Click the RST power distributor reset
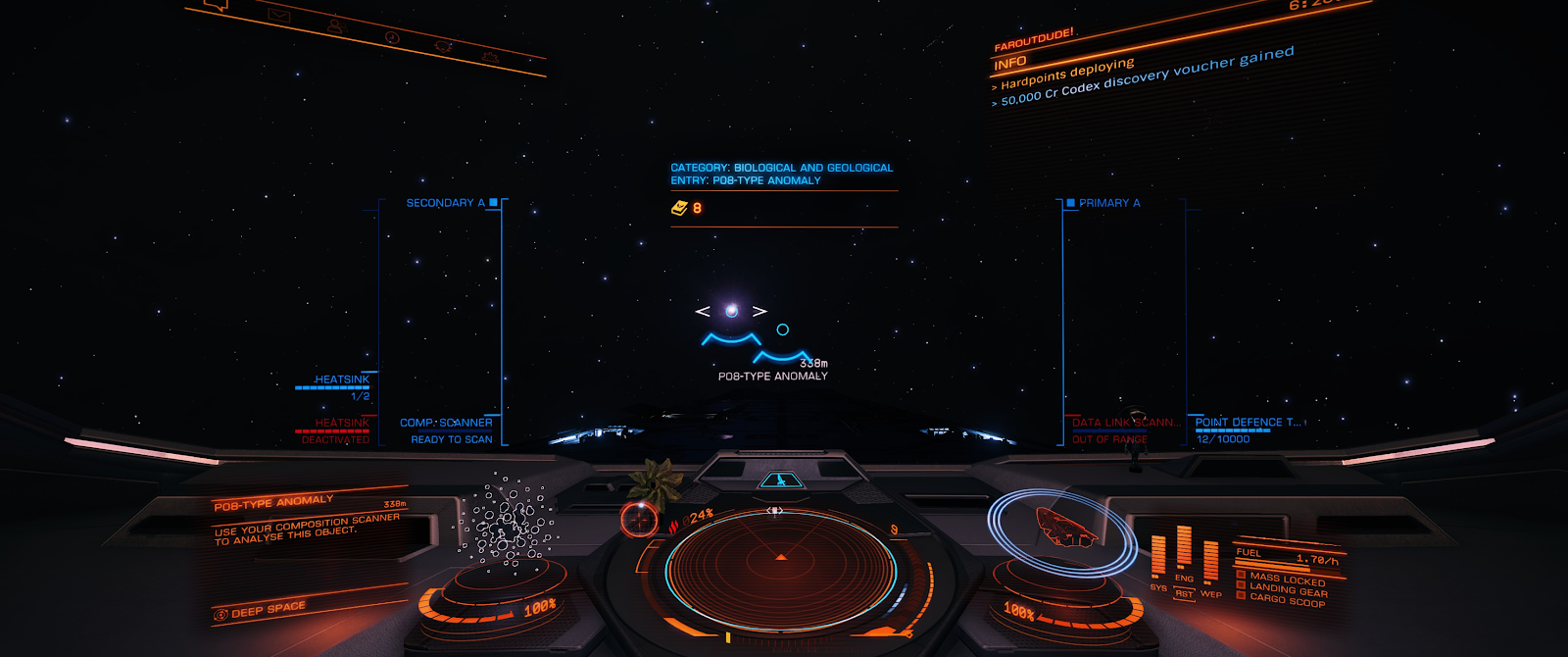The width and height of the screenshot is (1568, 657). [1184, 594]
